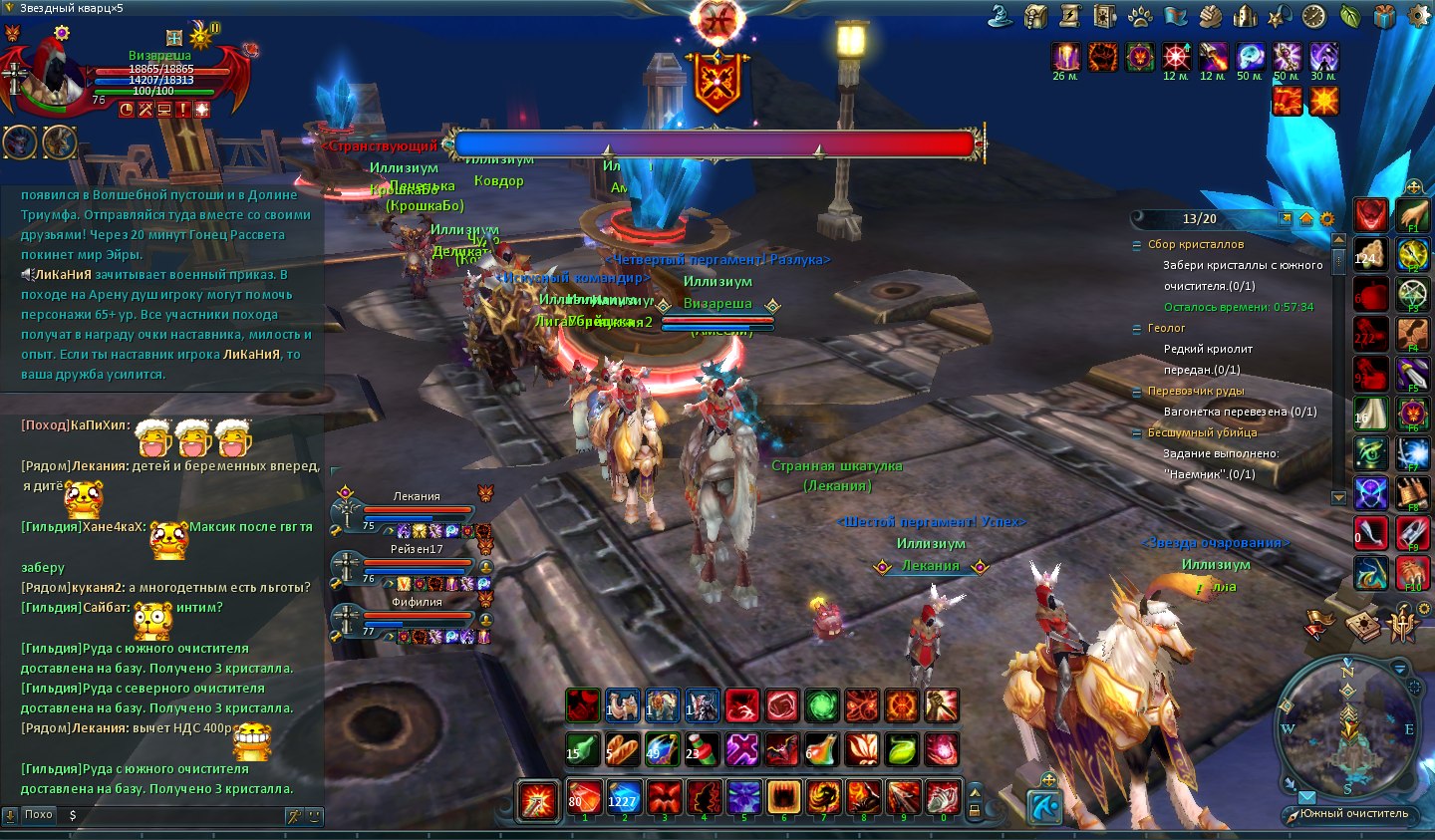1435x840 pixels.
Task: Click the chat input field
Action: tap(169, 815)
